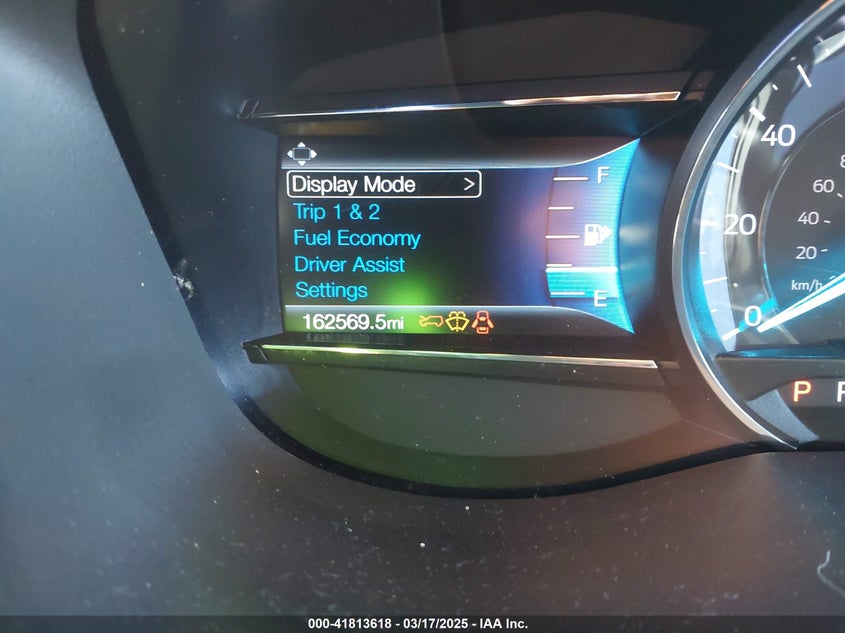Select the Display Mode menu entry
Viewport: 845px width, 633px height.
[353, 185]
